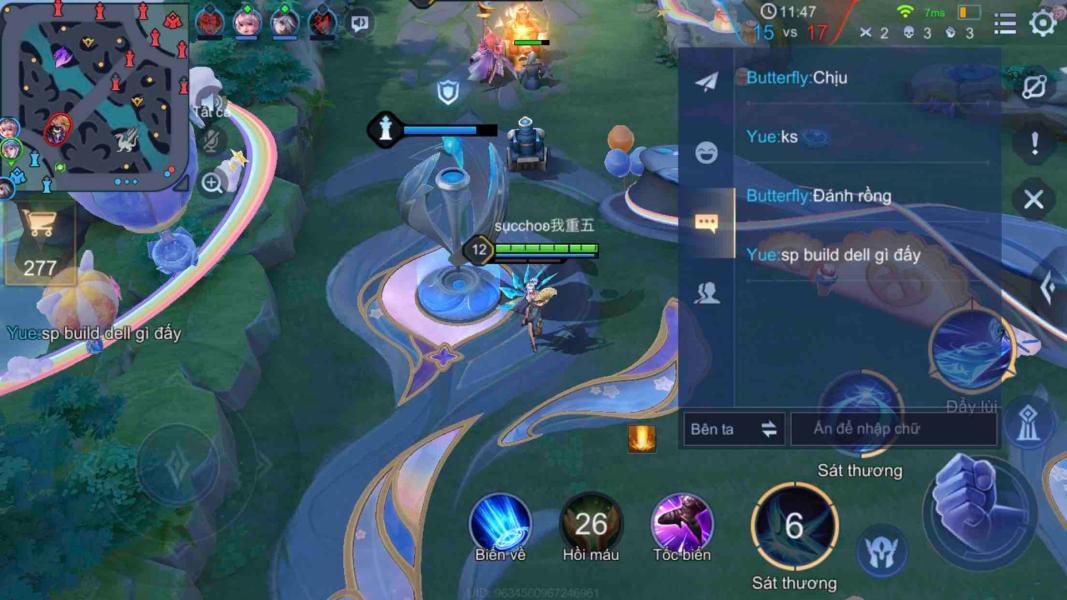Use the Hồi máu heal spell
This screenshot has height=600, width=1067.
tap(591, 523)
